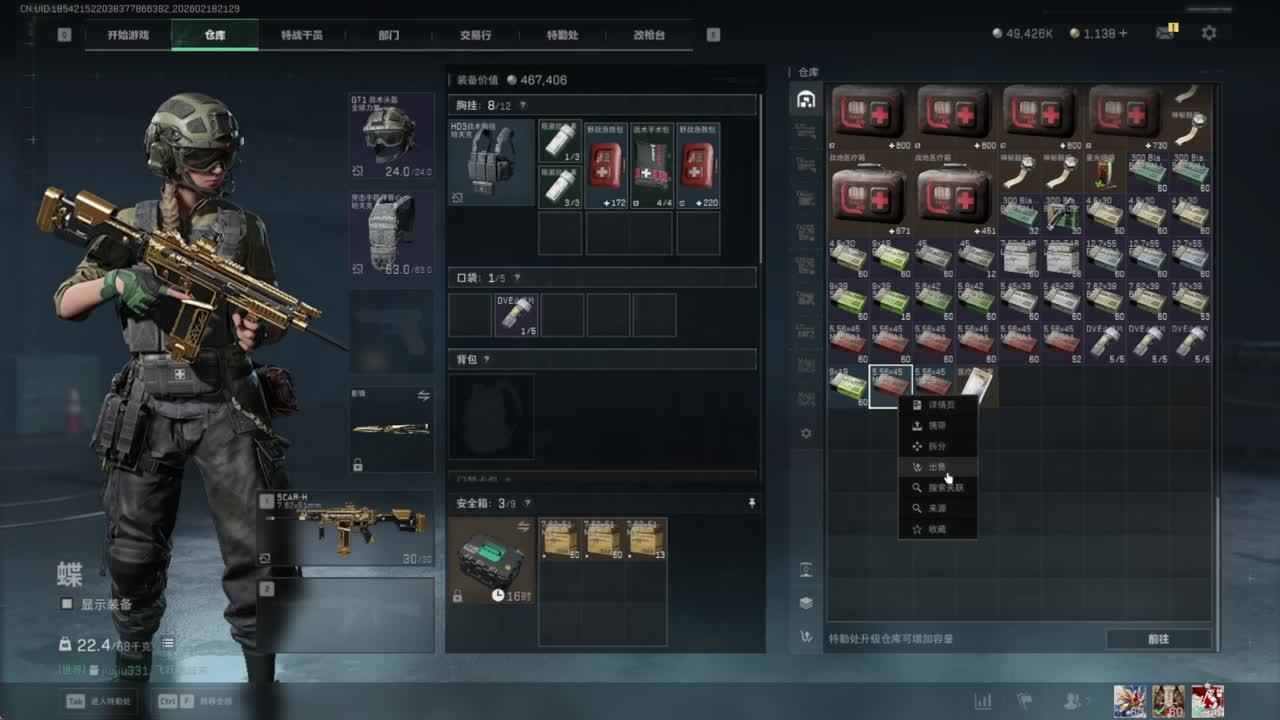Choose 出售 in the context menu
Viewport: 1280px width, 720px height.
[x=937, y=467]
